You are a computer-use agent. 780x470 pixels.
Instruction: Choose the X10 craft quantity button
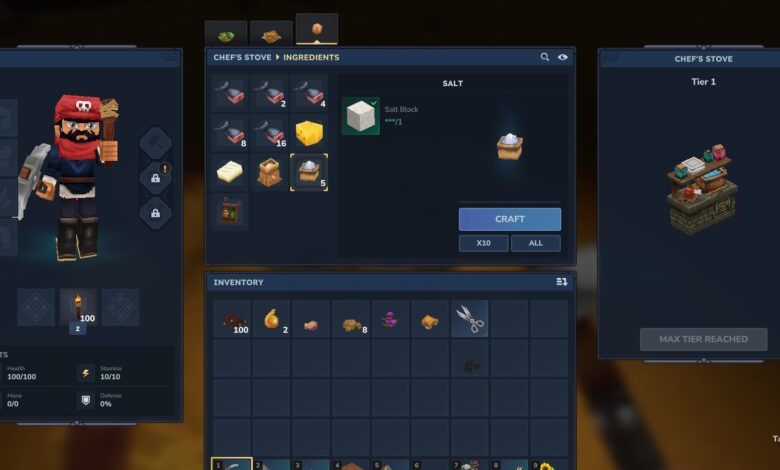[483, 243]
